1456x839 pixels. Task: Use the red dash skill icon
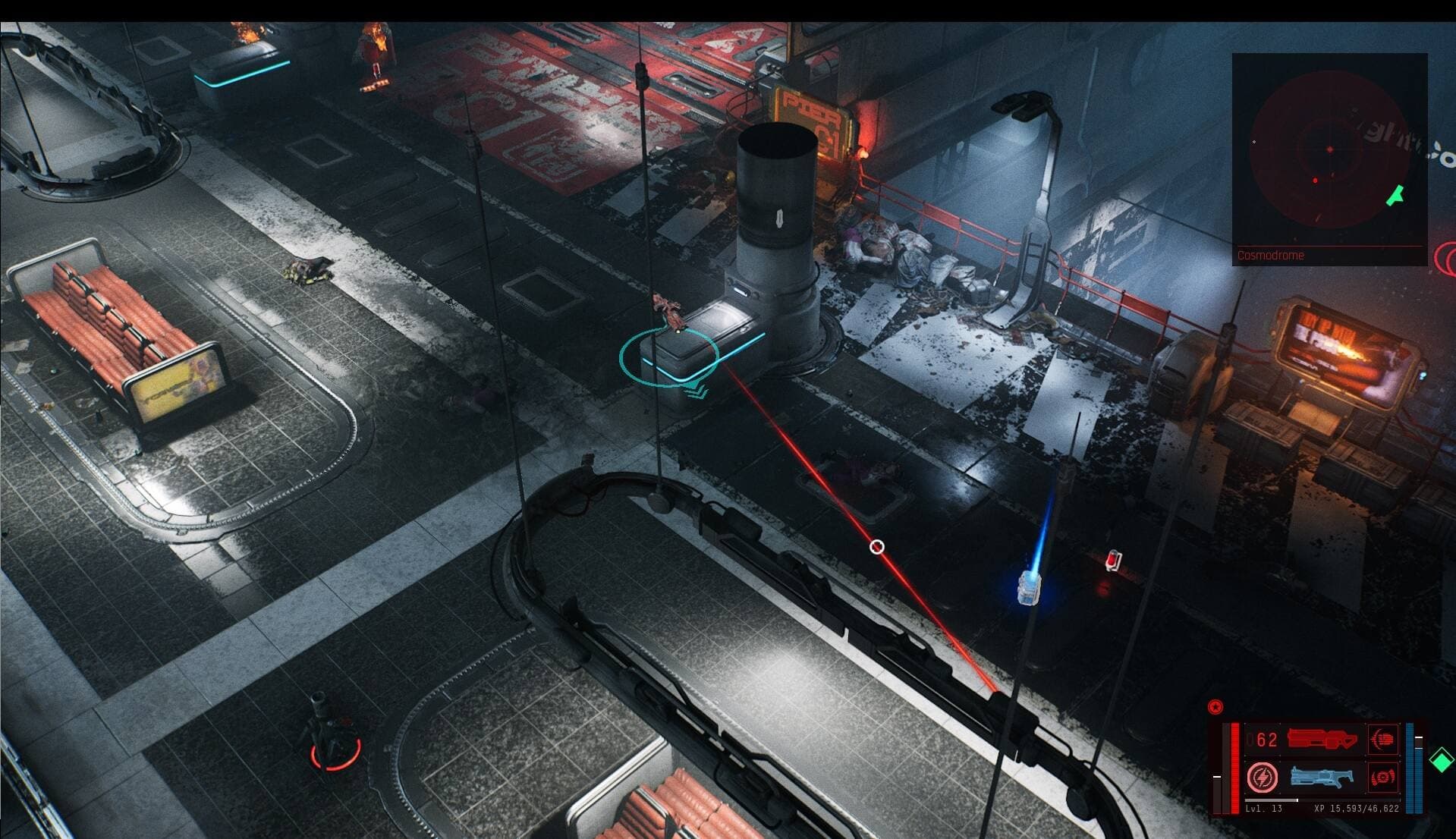(x=1383, y=739)
